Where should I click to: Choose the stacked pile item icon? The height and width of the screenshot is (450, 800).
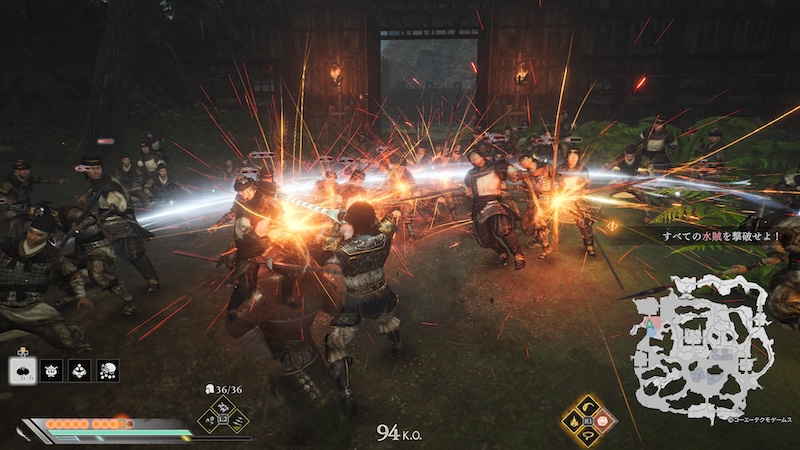79,371
